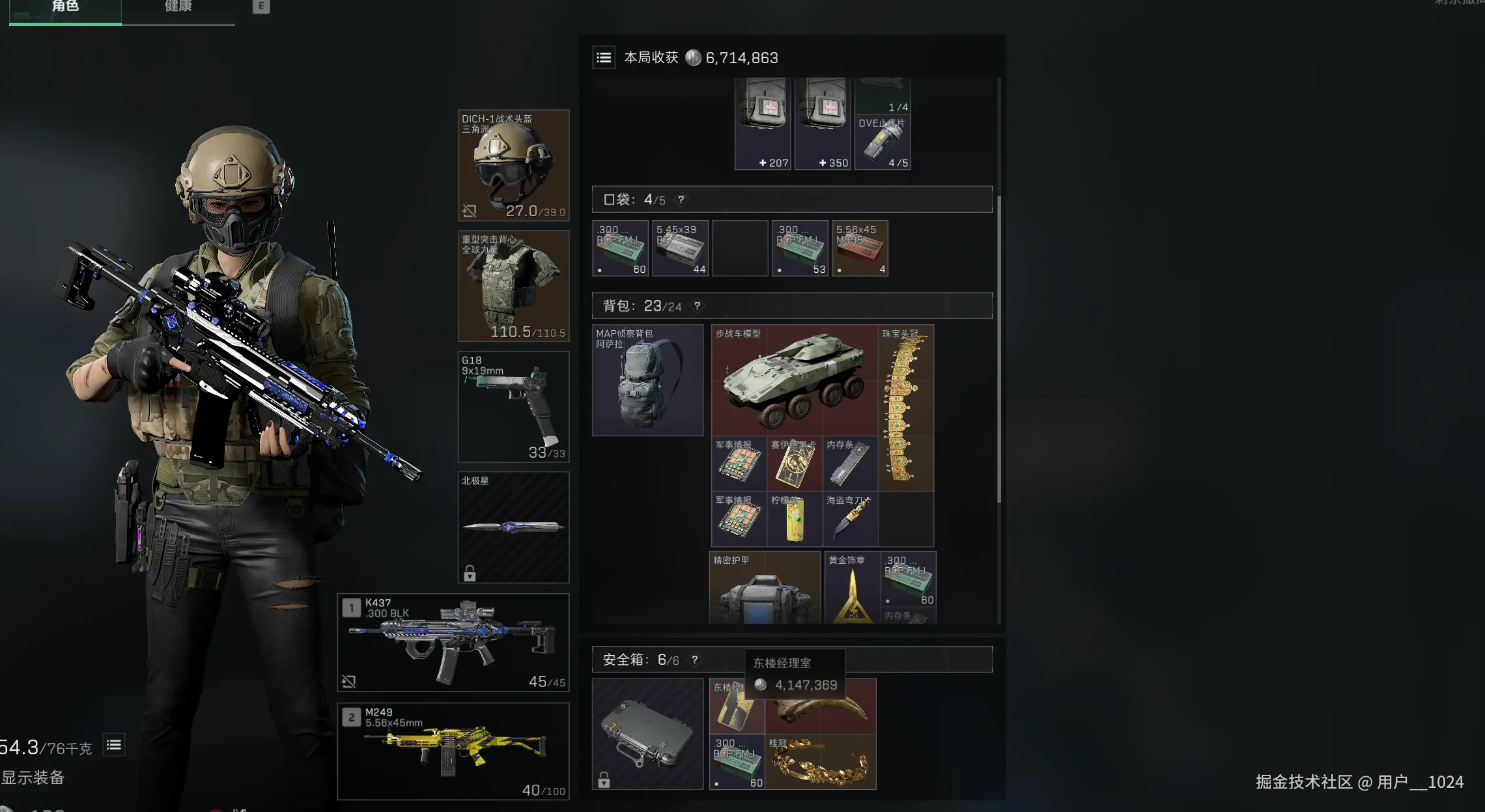
Task: Choose the 桂冠 golden laurel item
Action: pos(820,762)
